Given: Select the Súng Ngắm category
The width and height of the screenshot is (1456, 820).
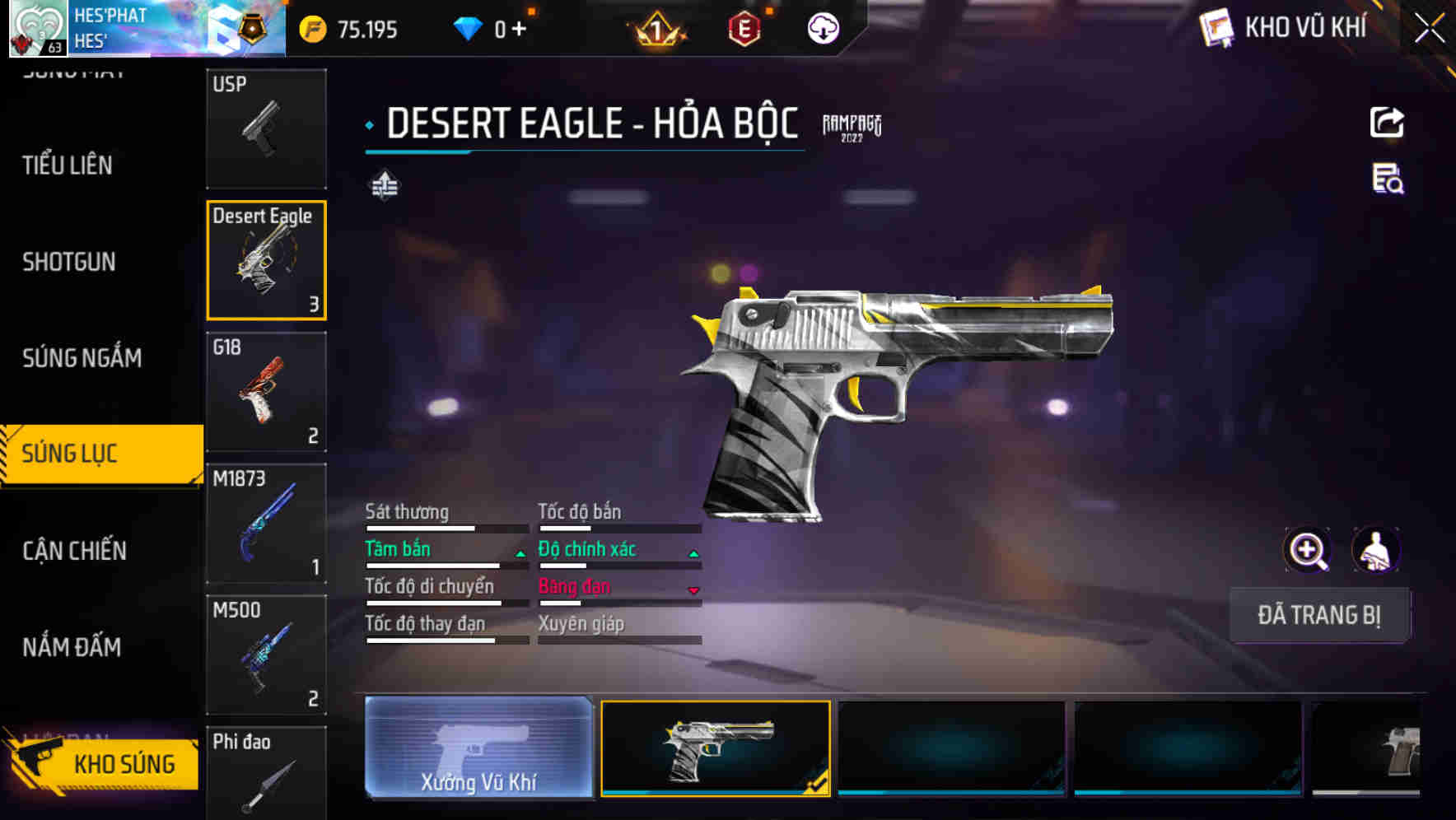Looking at the screenshot, I should [x=82, y=358].
